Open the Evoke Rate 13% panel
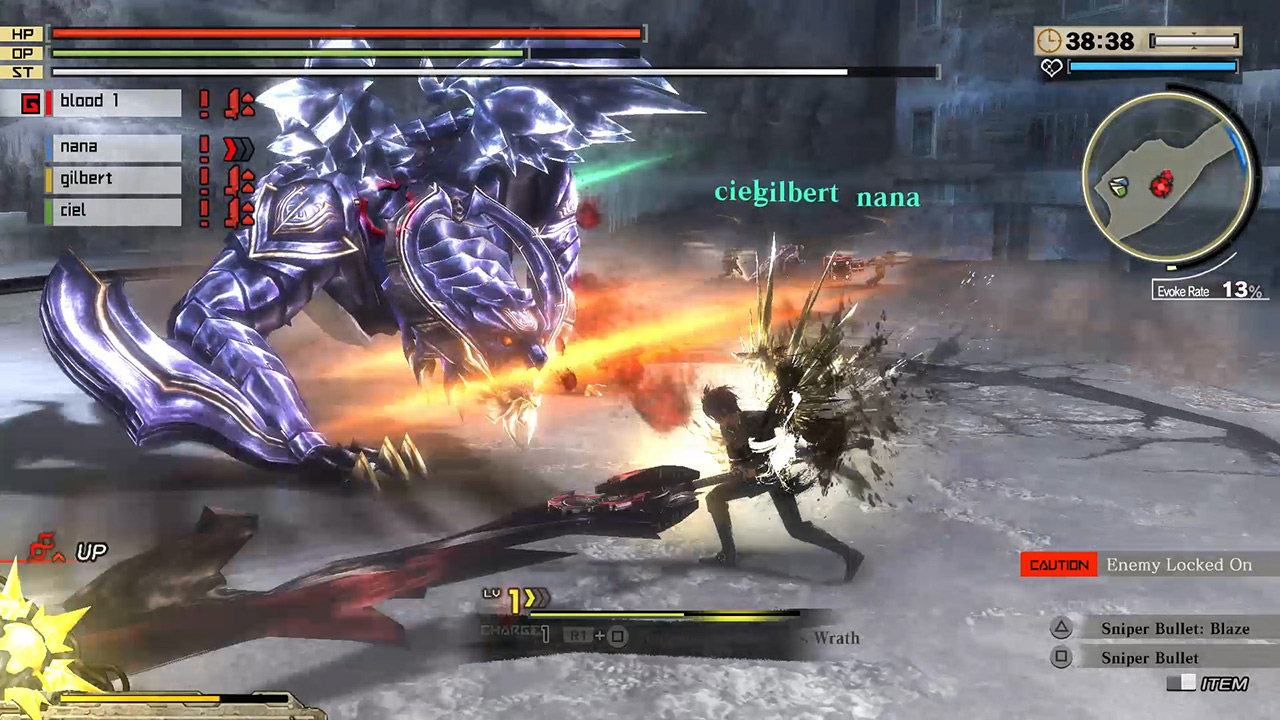 [x=1208, y=291]
